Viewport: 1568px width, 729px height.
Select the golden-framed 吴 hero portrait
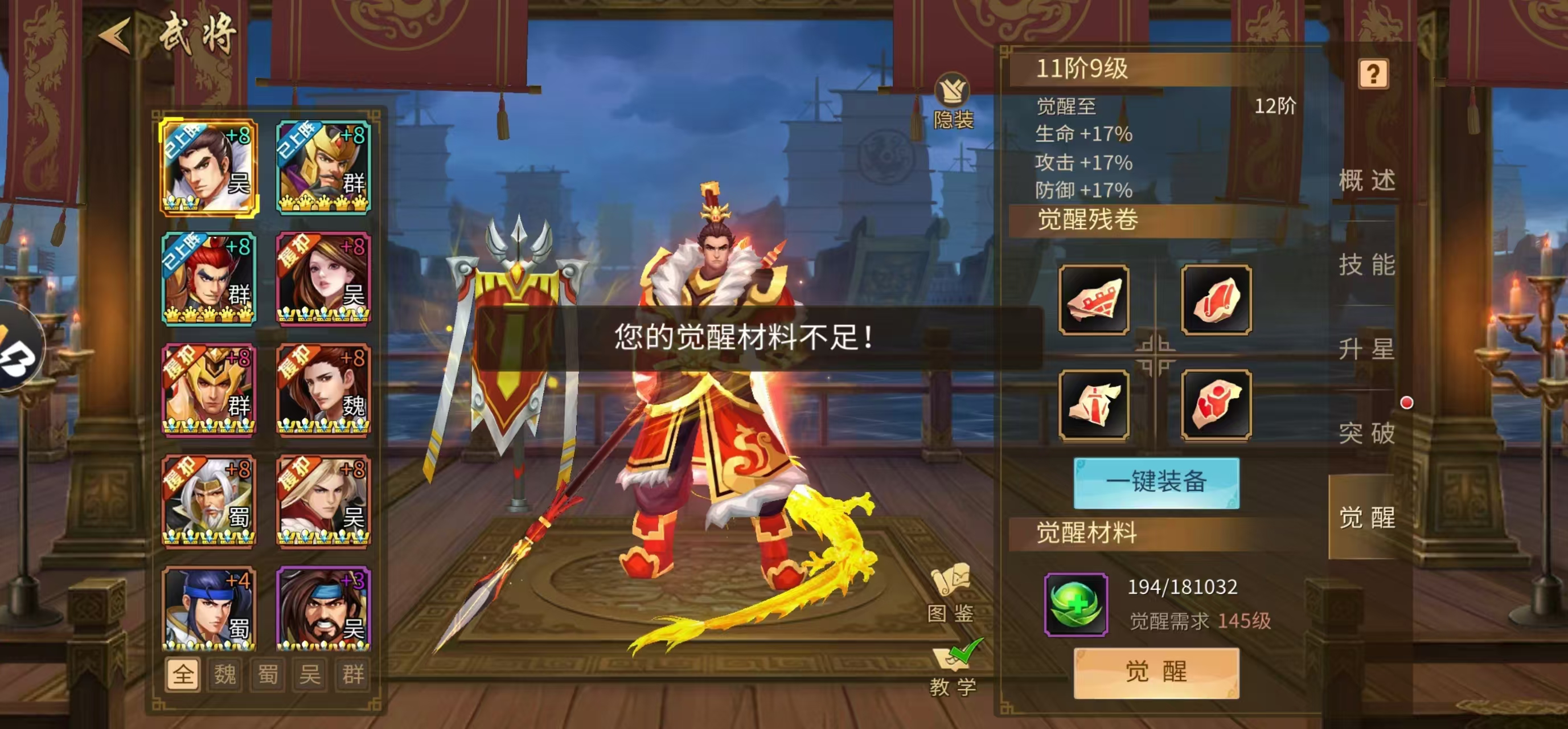210,165
